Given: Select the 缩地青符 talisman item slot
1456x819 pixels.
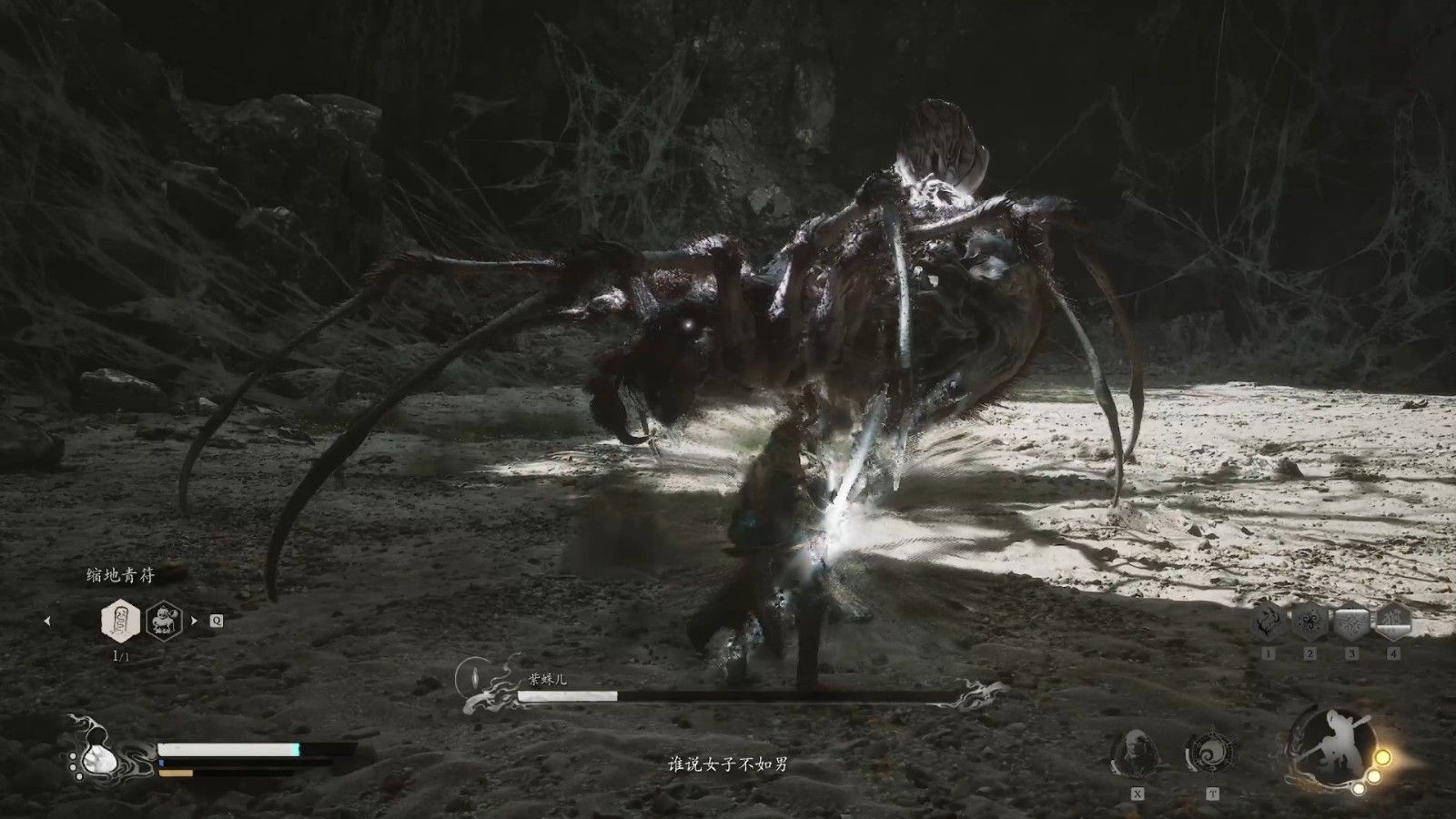Looking at the screenshot, I should (121, 621).
